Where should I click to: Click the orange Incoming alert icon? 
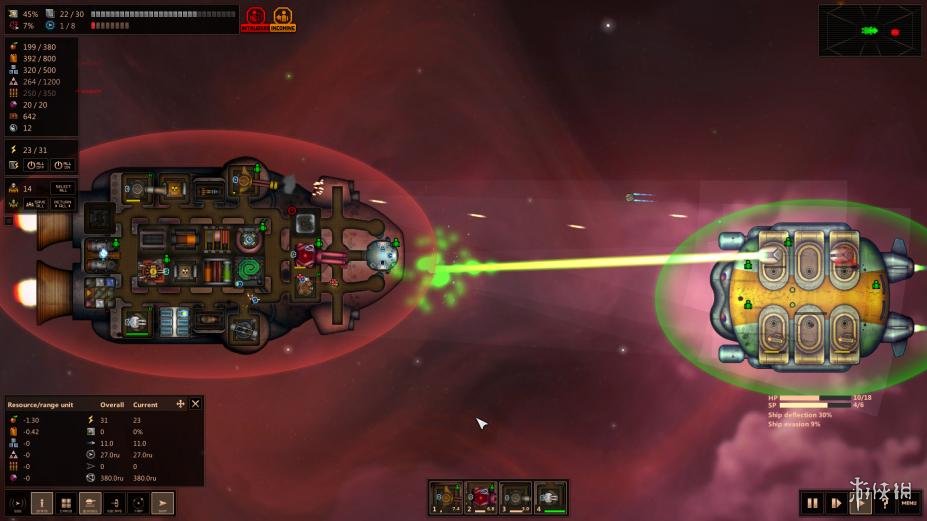284,19
